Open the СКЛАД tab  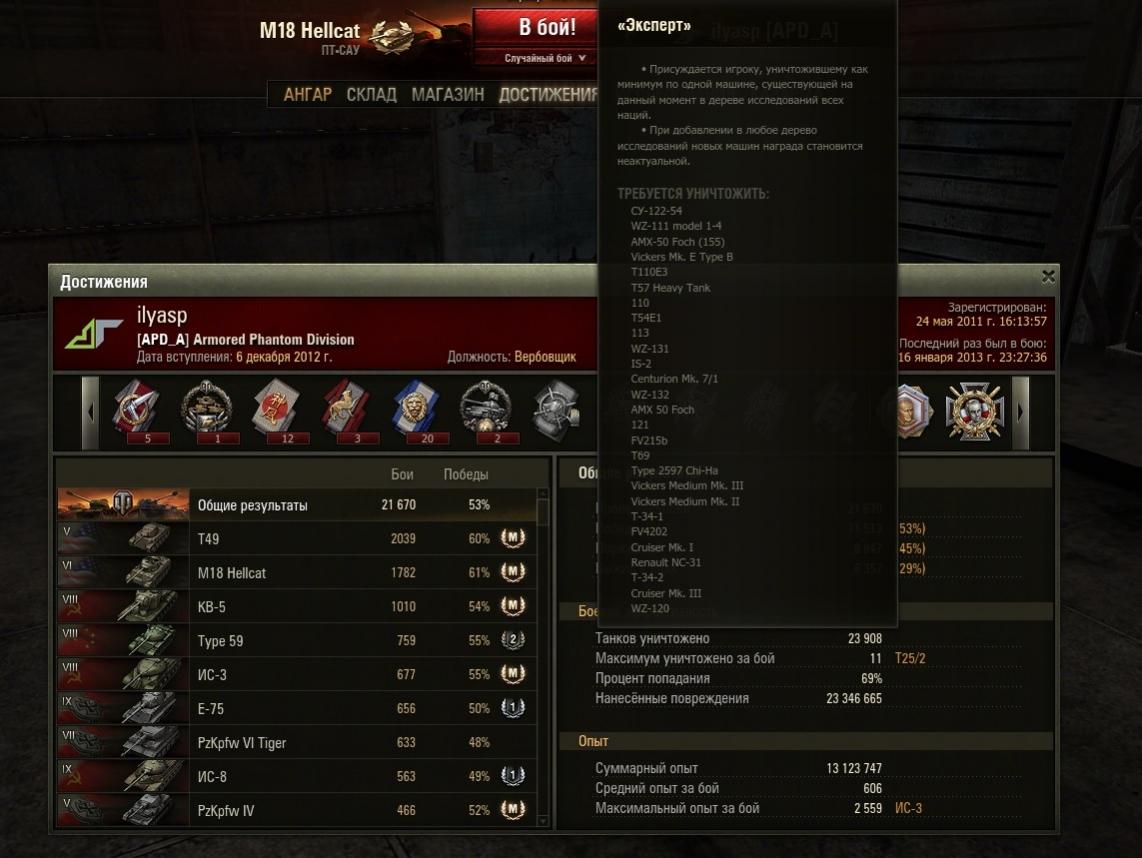coord(371,94)
